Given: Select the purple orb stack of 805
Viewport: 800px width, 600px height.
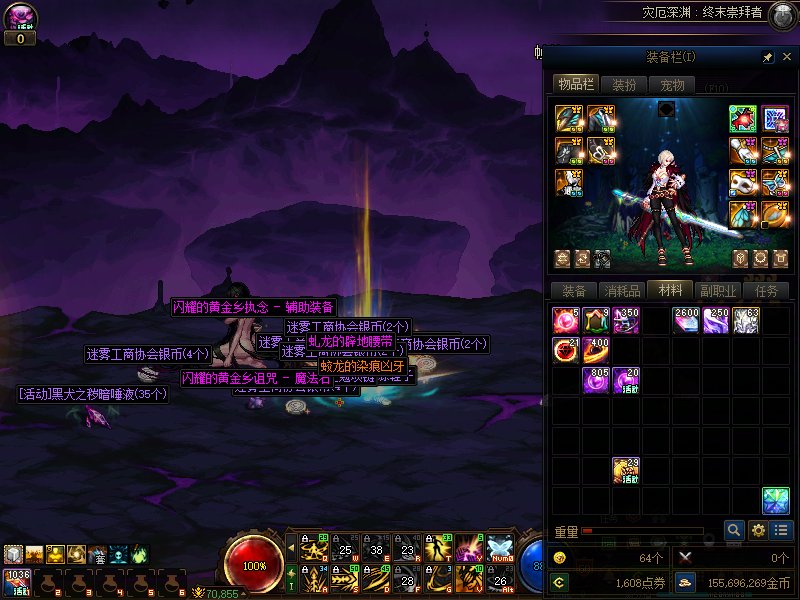Looking at the screenshot, I should click(596, 380).
